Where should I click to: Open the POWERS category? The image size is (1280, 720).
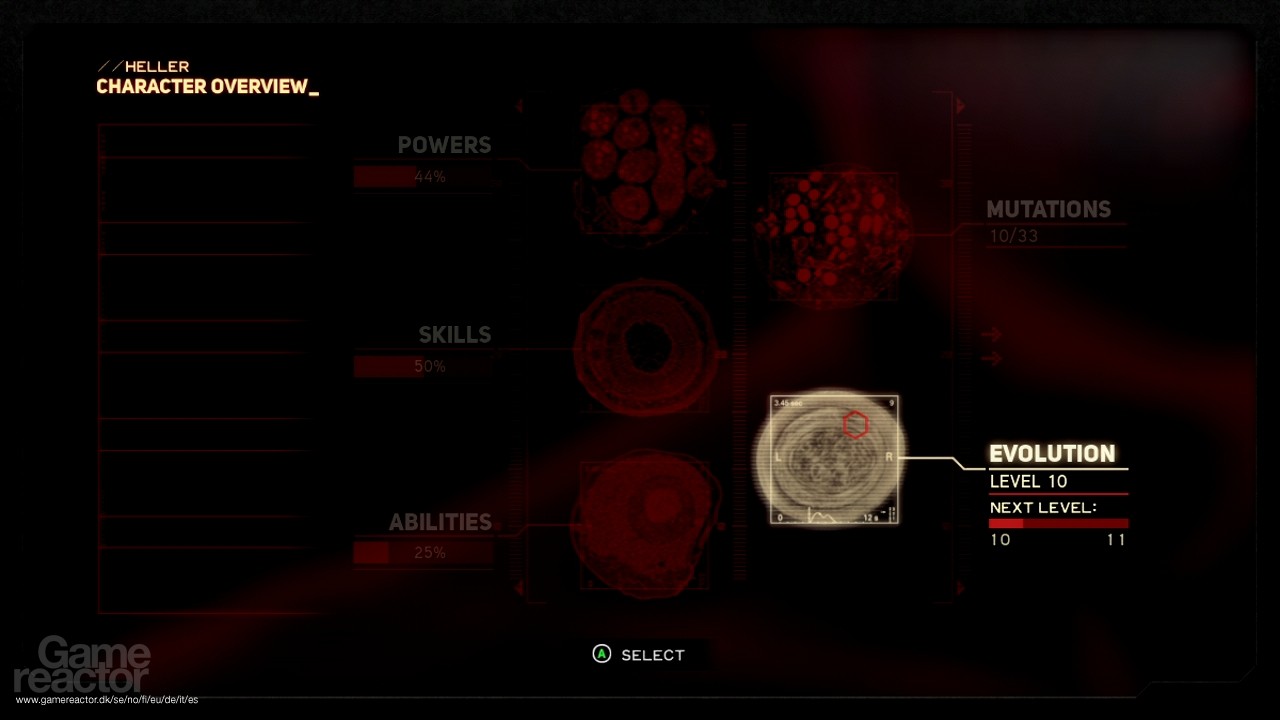444,145
